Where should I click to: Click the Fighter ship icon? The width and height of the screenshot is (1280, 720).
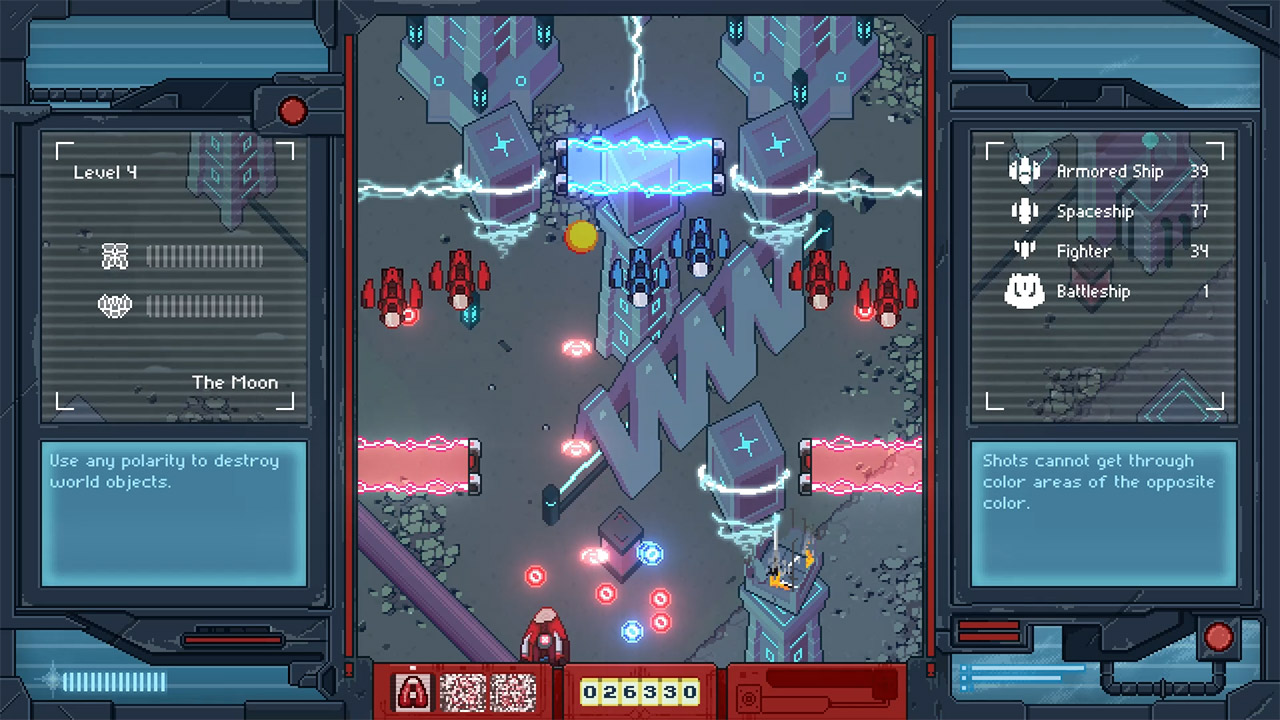(x=1024, y=251)
